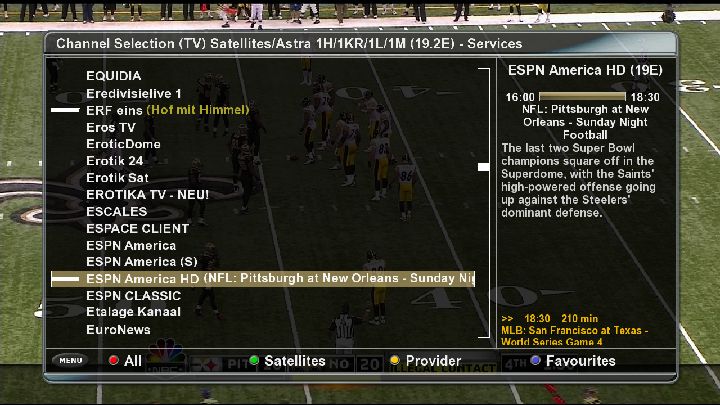Select the EQUIDIA channel
720x405 pixels.
[x=113, y=75]
